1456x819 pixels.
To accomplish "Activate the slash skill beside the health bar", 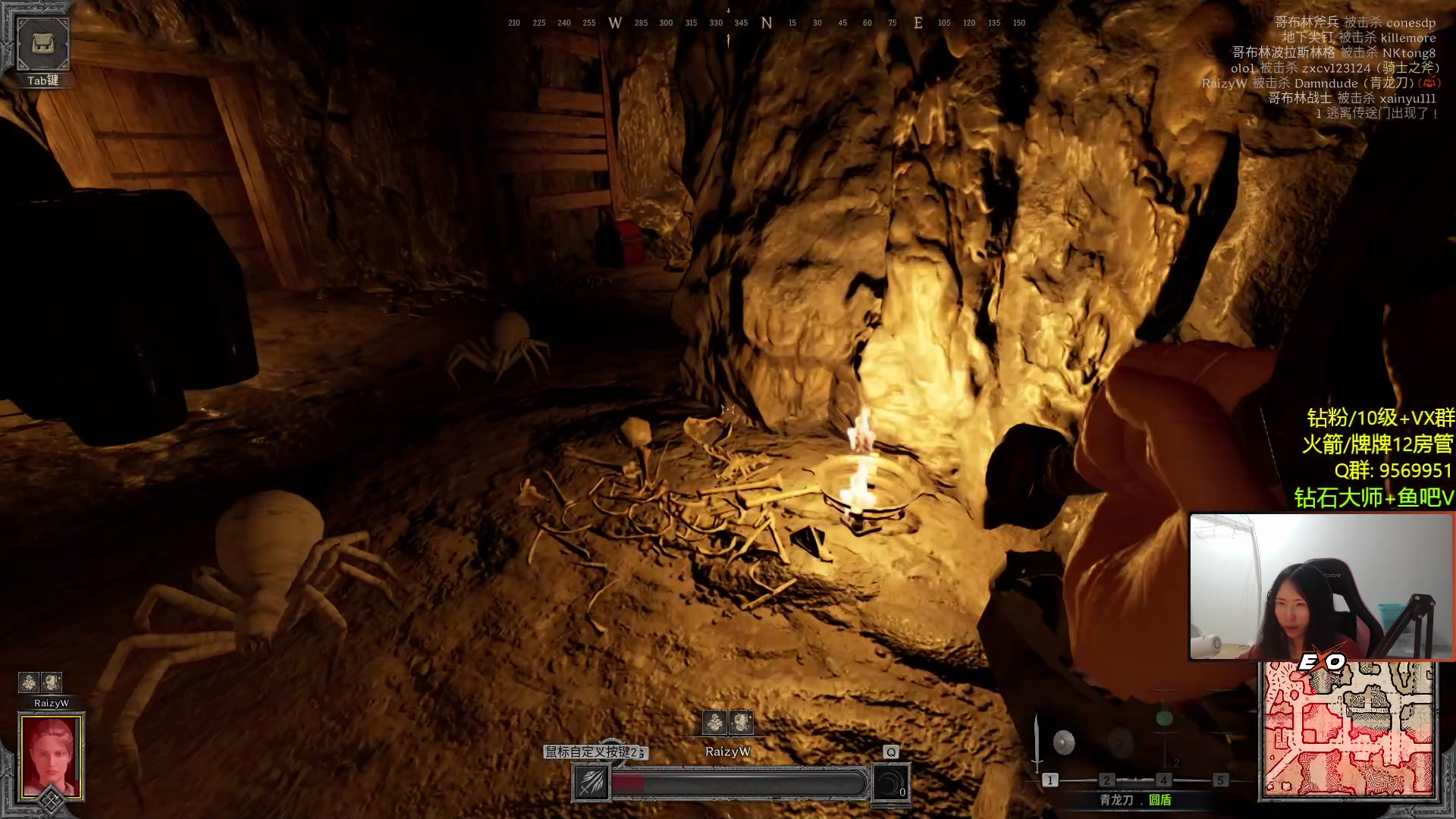I will 591,782.
